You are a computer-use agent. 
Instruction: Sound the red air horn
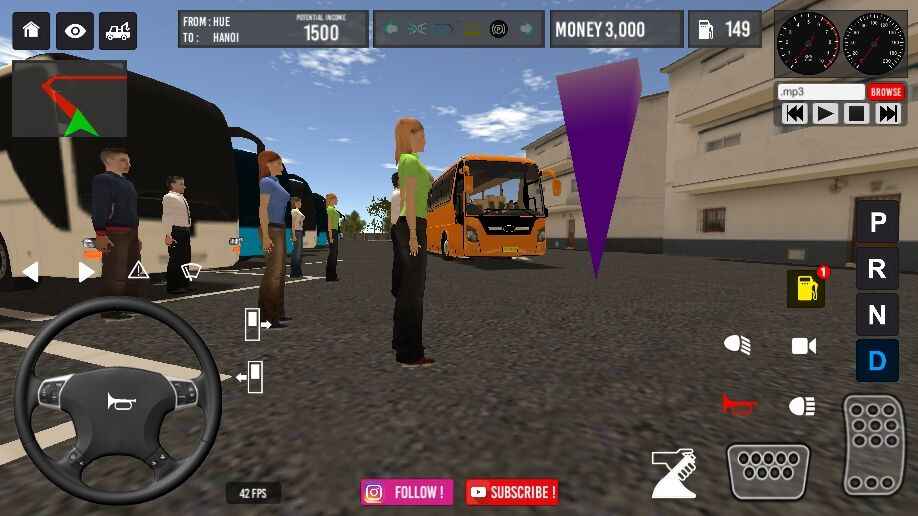[x=738, y=405]
